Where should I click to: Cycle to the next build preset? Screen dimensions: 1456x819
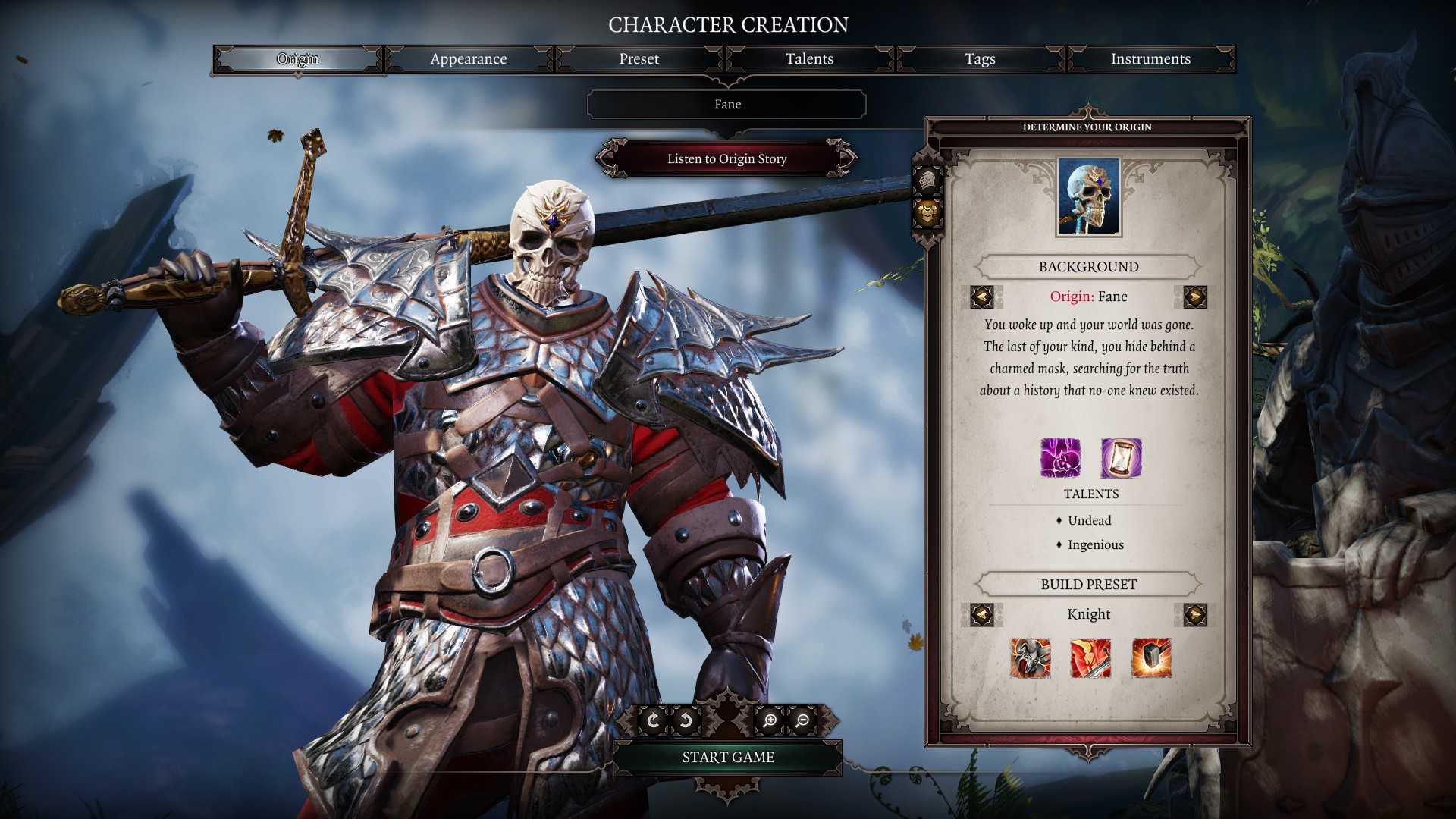click(1194, 614)
